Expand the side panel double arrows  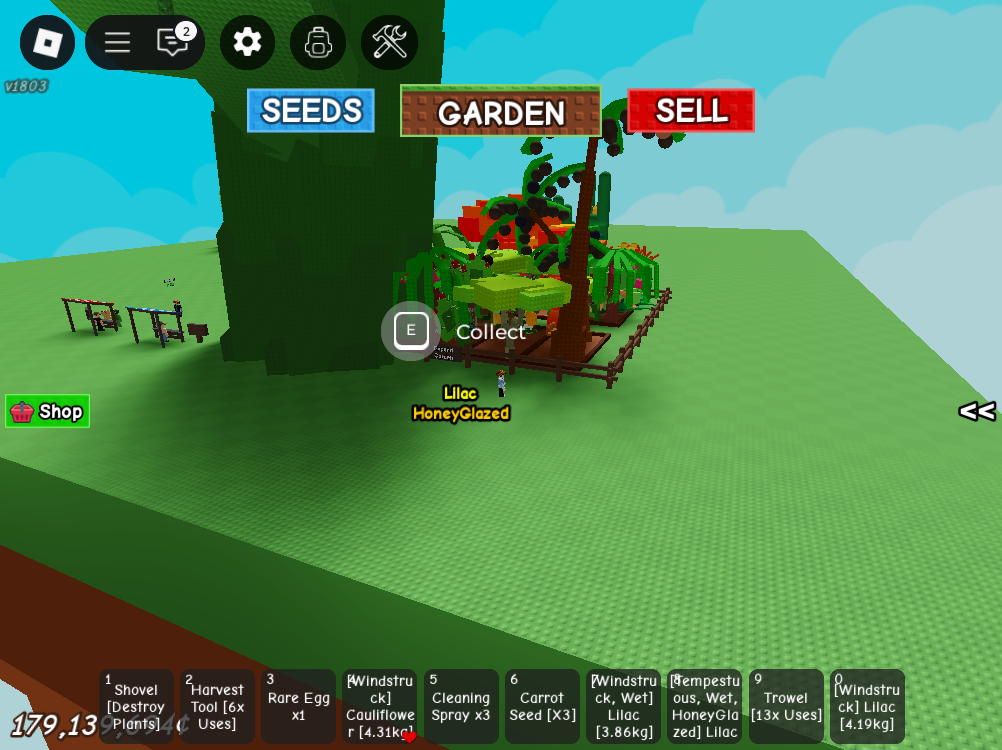click(x=976, y=411)
